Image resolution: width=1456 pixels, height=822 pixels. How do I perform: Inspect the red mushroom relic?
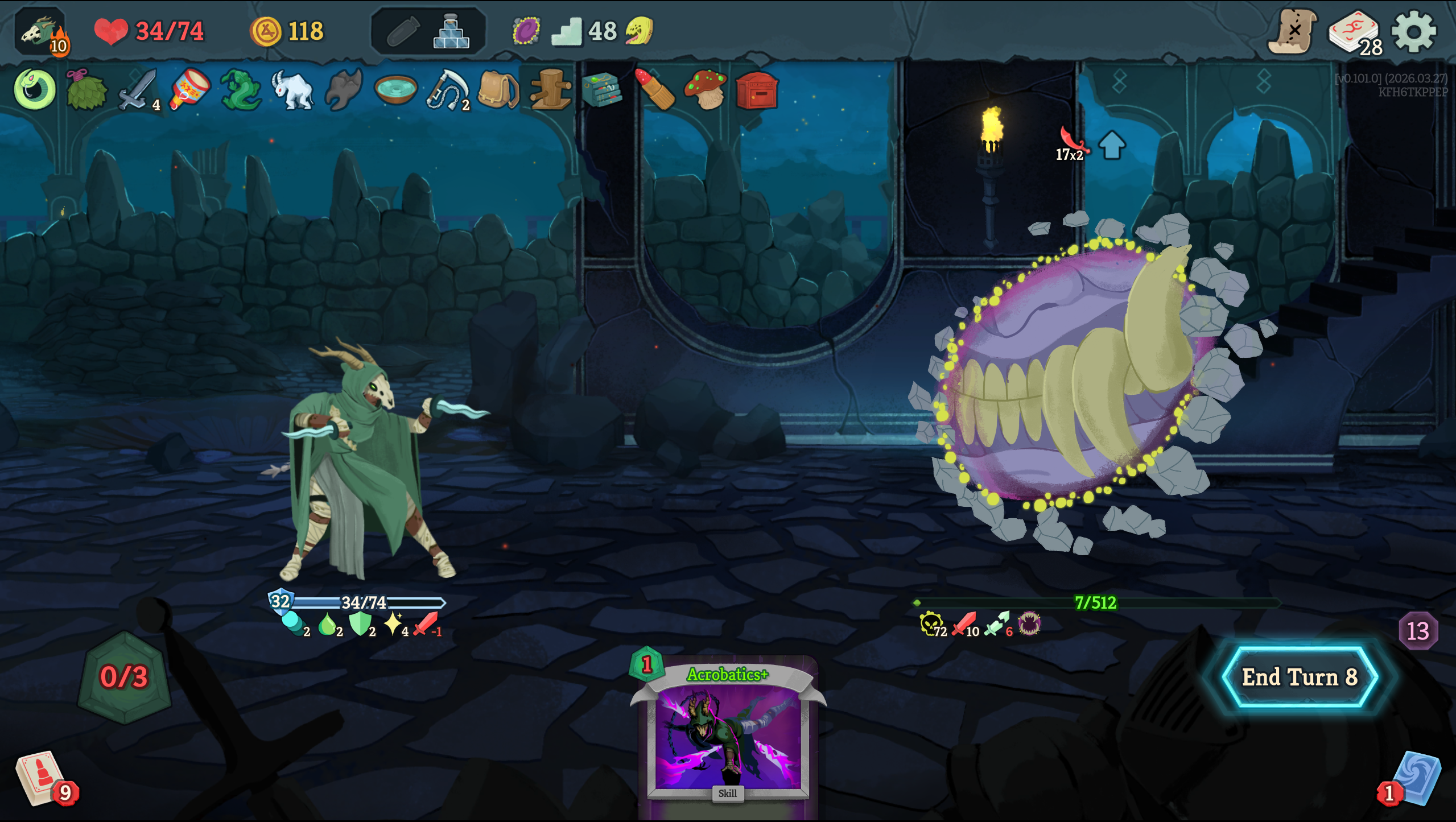[x=706, y=89]
